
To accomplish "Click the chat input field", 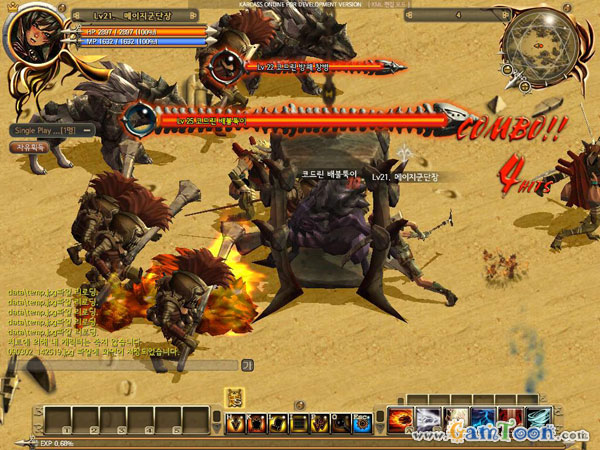I will point(120,366).
